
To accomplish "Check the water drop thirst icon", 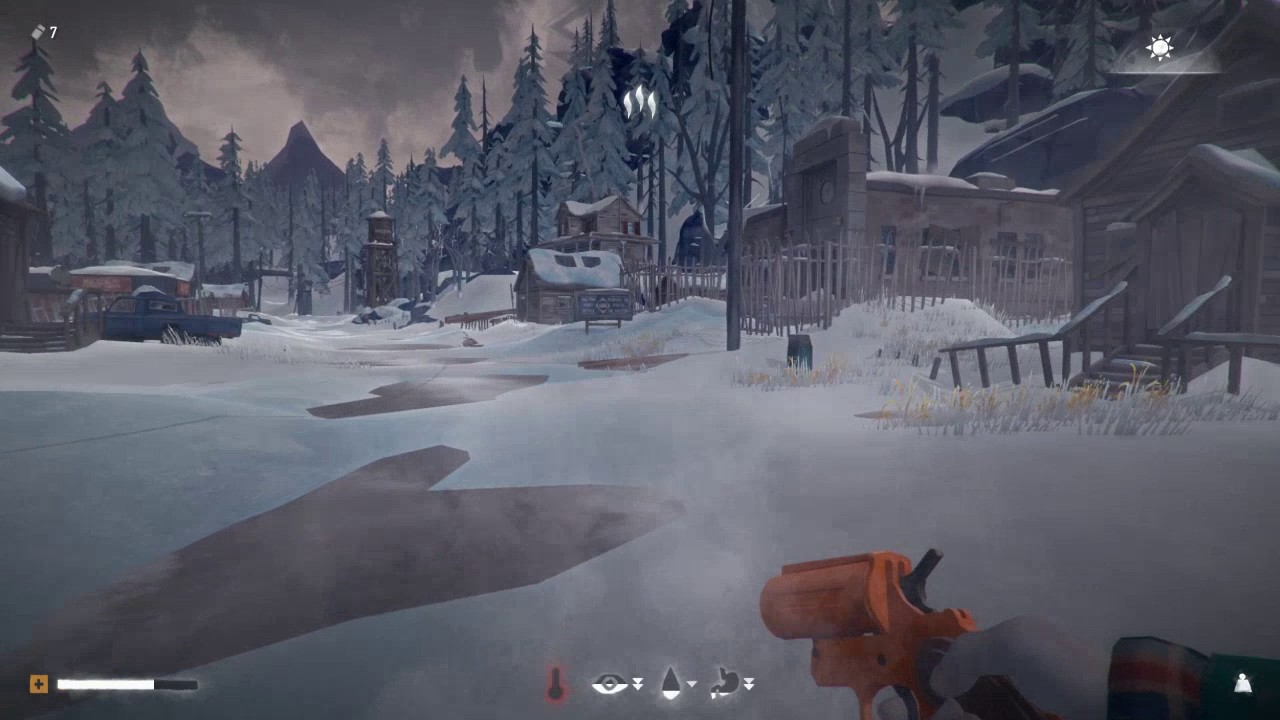I will click(x=671, y=683).
